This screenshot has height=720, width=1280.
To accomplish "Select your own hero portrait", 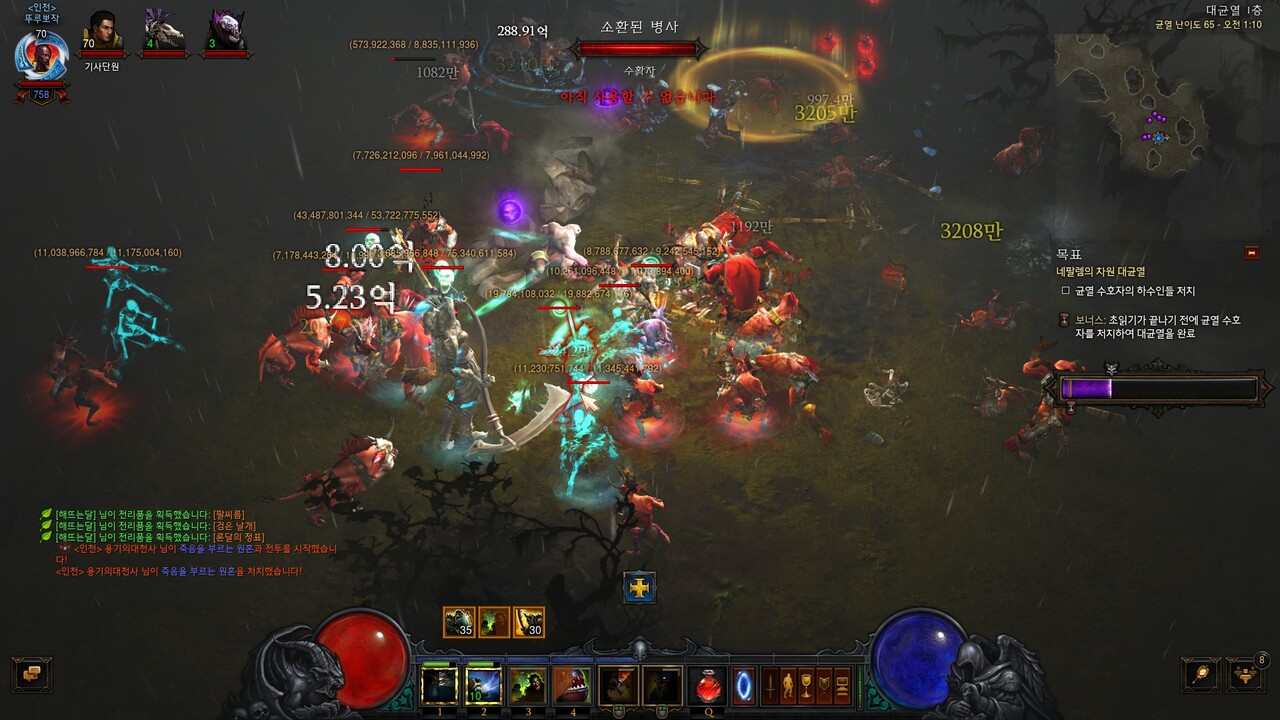I will [42, 57].
